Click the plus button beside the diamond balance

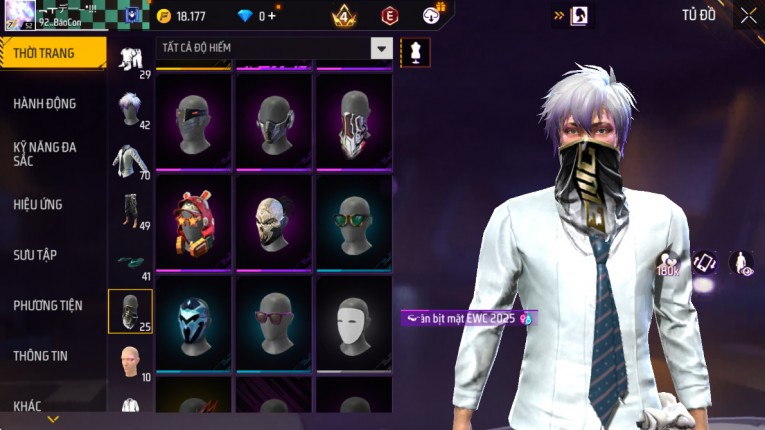click(x=272, y=16)
